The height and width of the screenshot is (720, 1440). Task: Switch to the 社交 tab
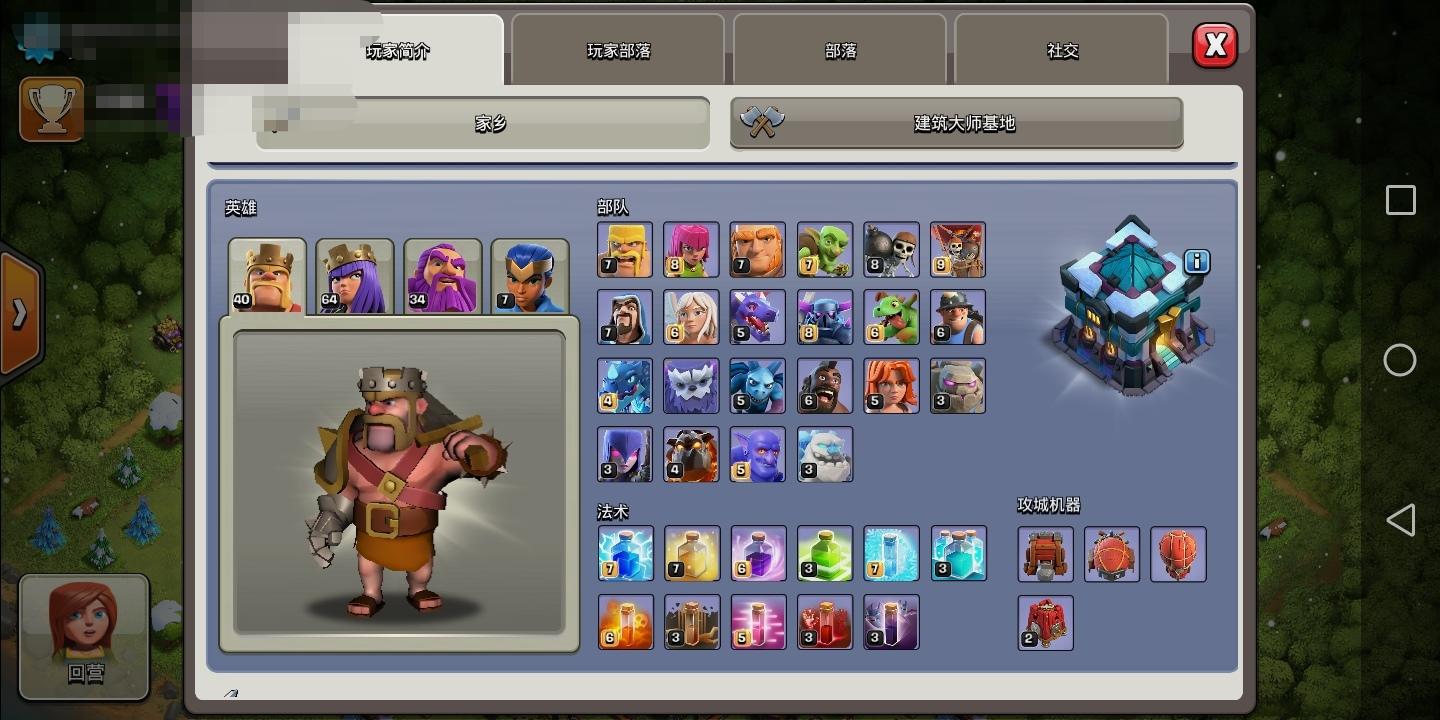pyautogui.click(x=1061, y=49)
